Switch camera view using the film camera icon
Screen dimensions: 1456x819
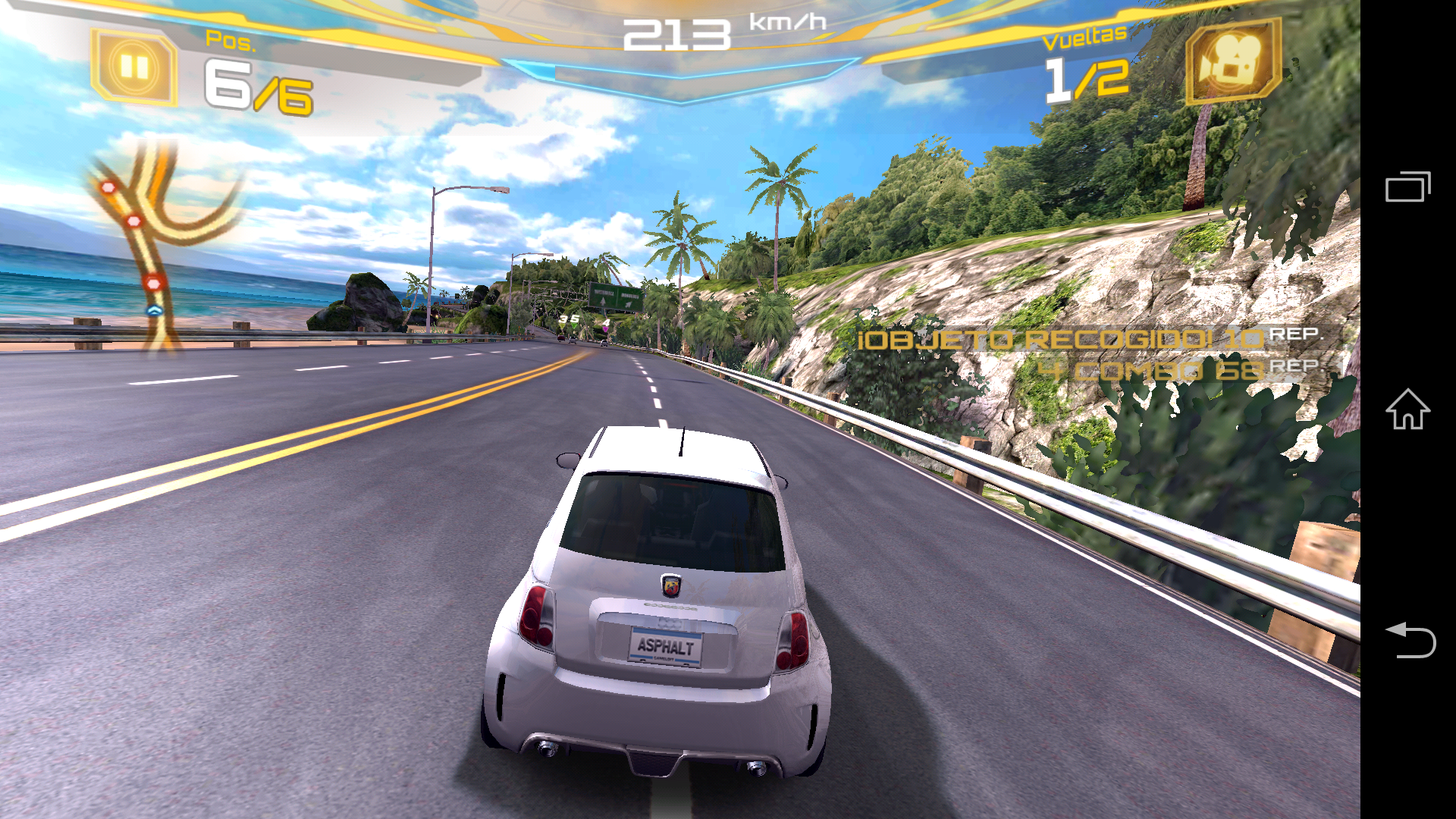(1232, 61)
